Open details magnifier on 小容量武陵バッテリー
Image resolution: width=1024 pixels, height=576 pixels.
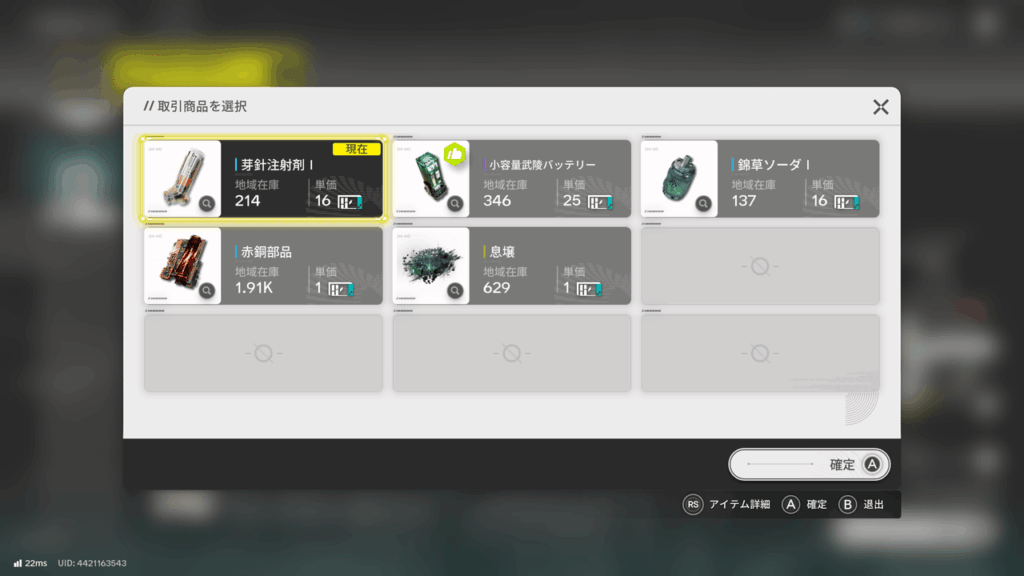coord(455,204)
